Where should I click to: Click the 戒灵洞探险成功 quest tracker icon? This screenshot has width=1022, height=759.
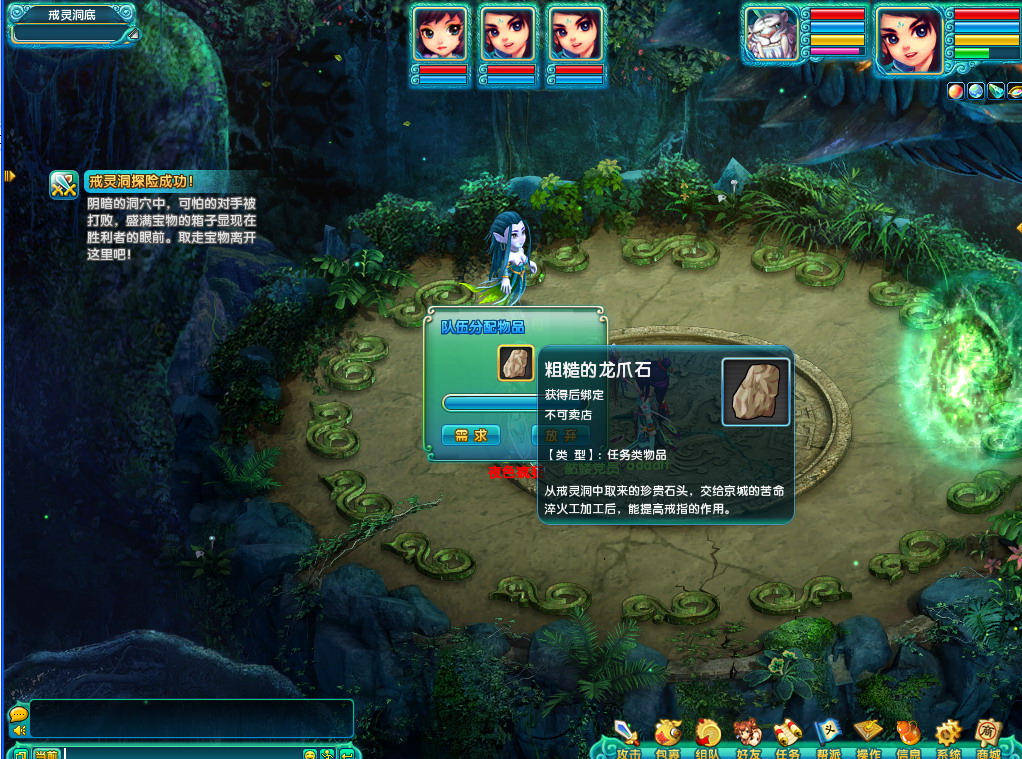(x=64, y=184)
